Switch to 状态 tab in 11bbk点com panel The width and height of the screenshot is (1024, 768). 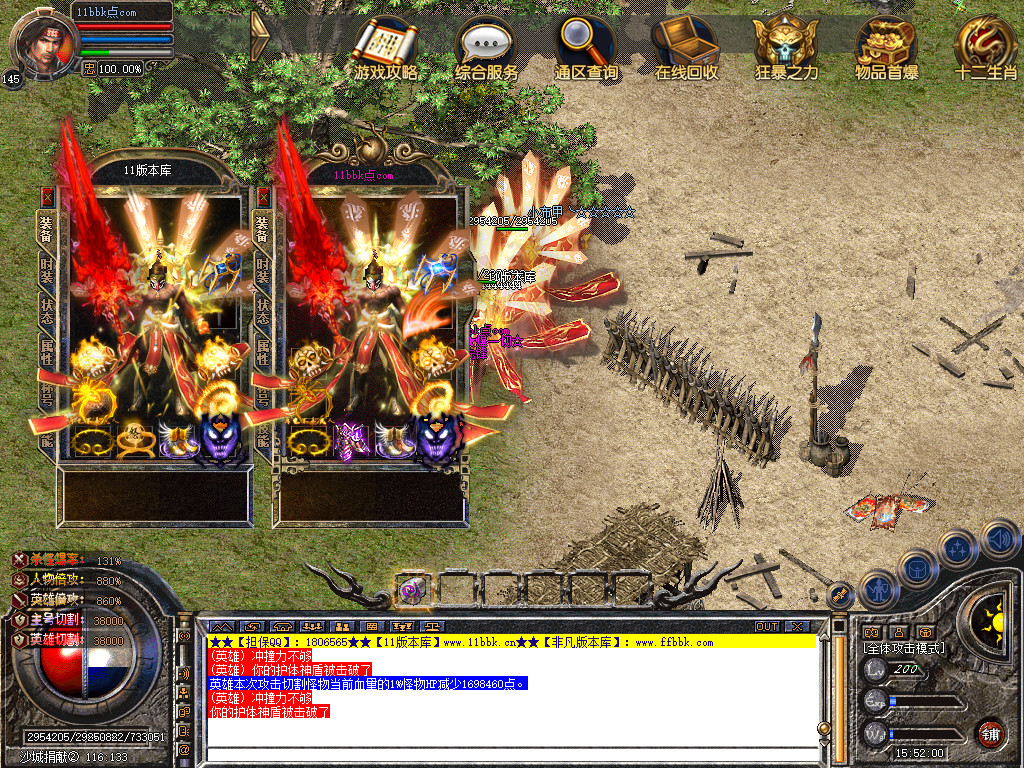pyautogui.click(x=263, y=310)
